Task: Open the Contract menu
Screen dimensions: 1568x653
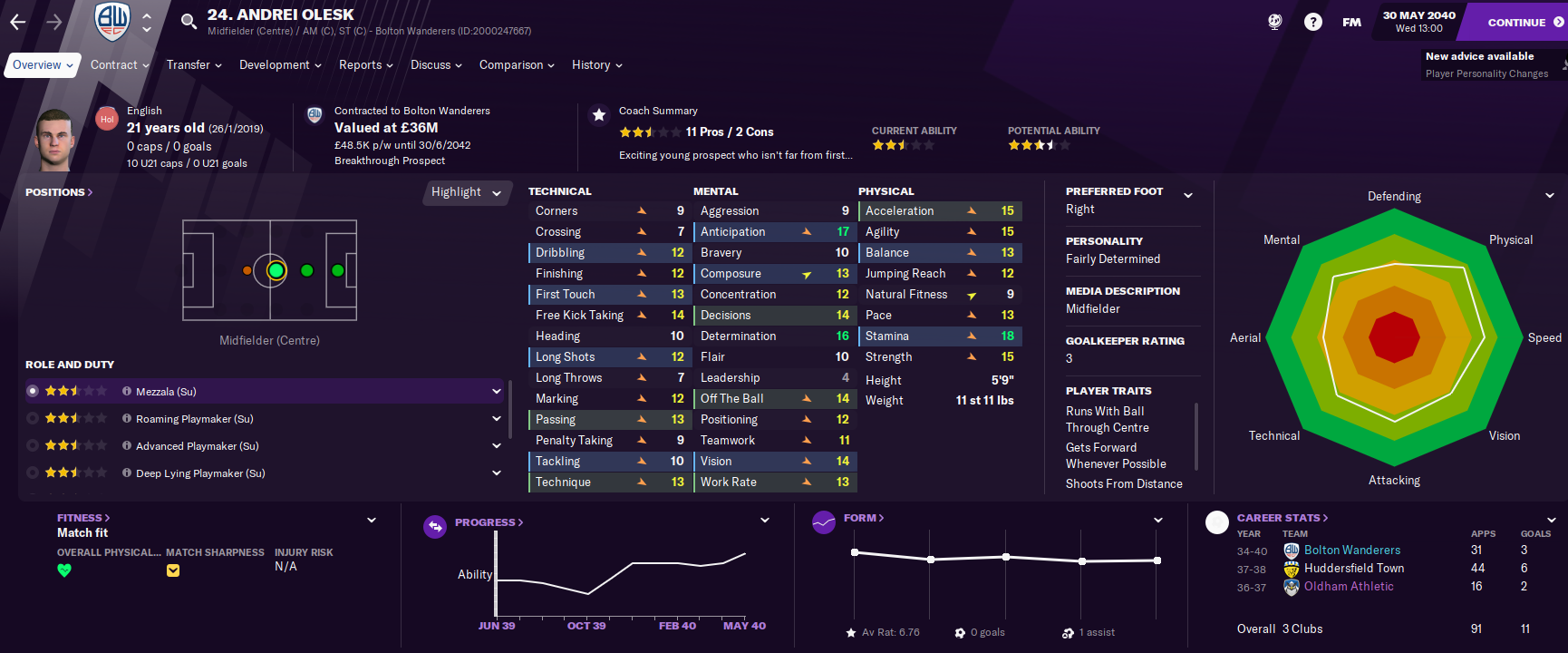Action: [119, 65]
